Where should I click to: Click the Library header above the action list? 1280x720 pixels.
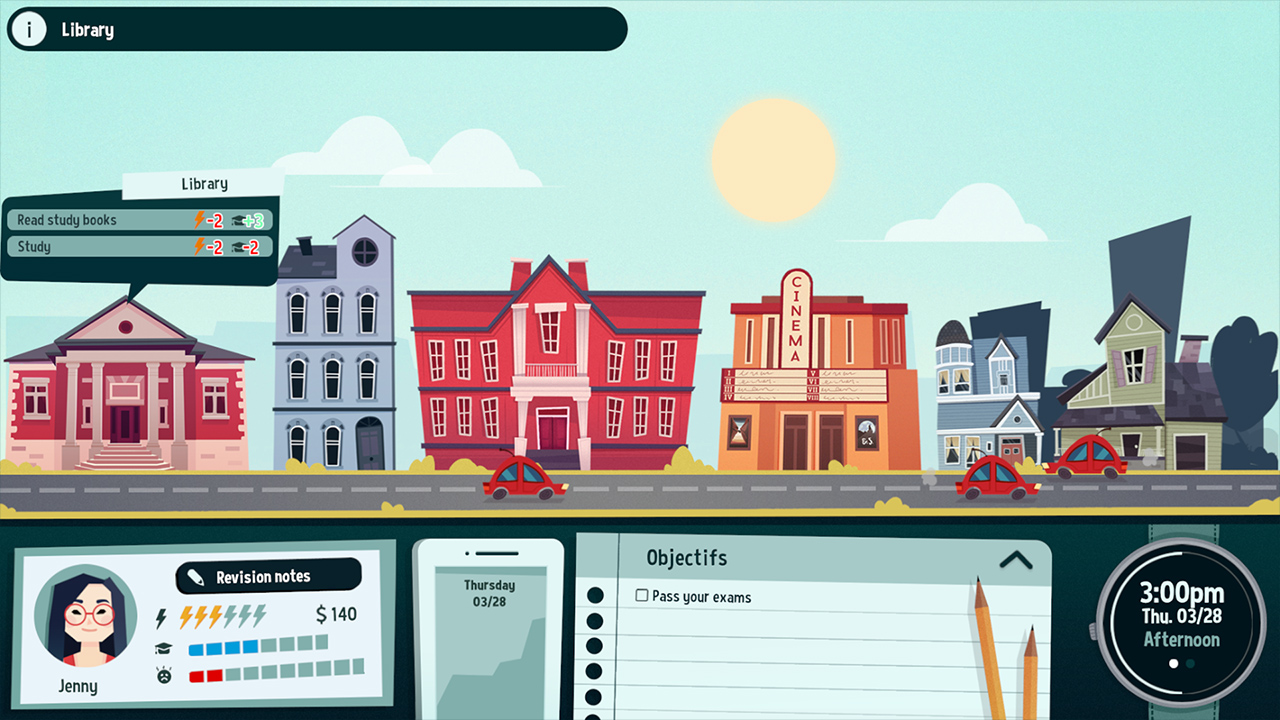click(x=204, y=184)
